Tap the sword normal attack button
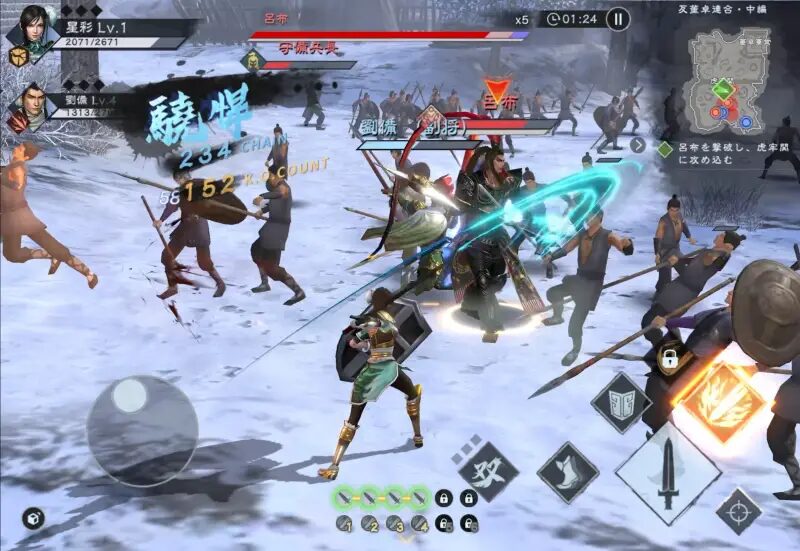This screenshot has height=551, width=800. 668,473
